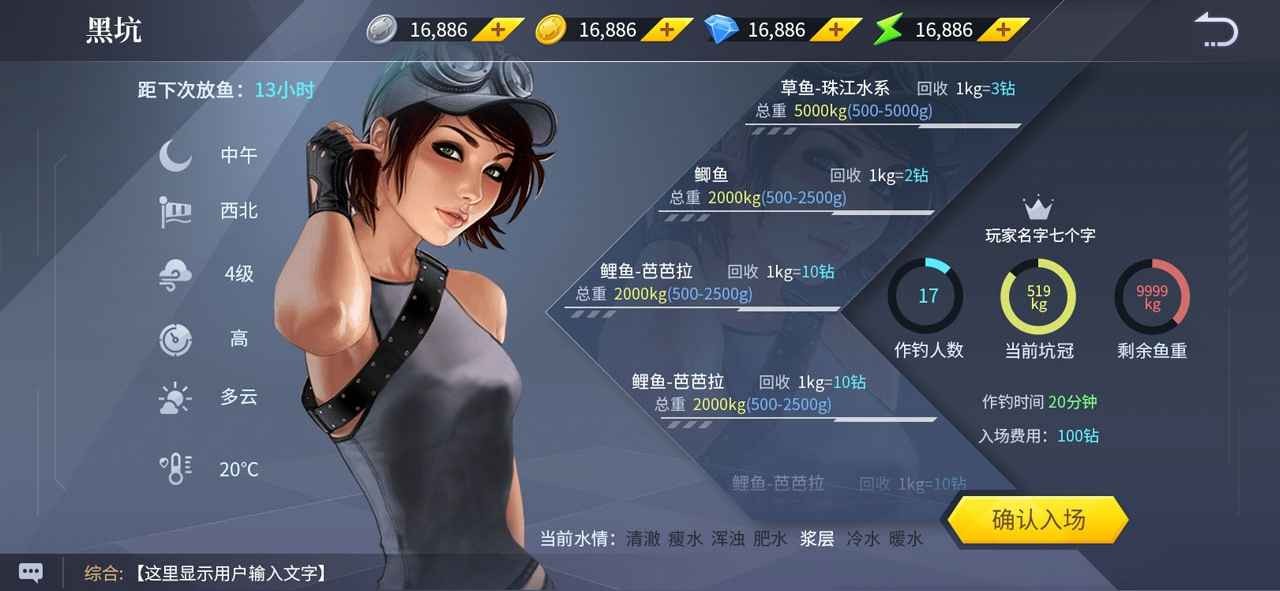
Task: Select the 鲫鱼 fish row
Action: (799, 187)
